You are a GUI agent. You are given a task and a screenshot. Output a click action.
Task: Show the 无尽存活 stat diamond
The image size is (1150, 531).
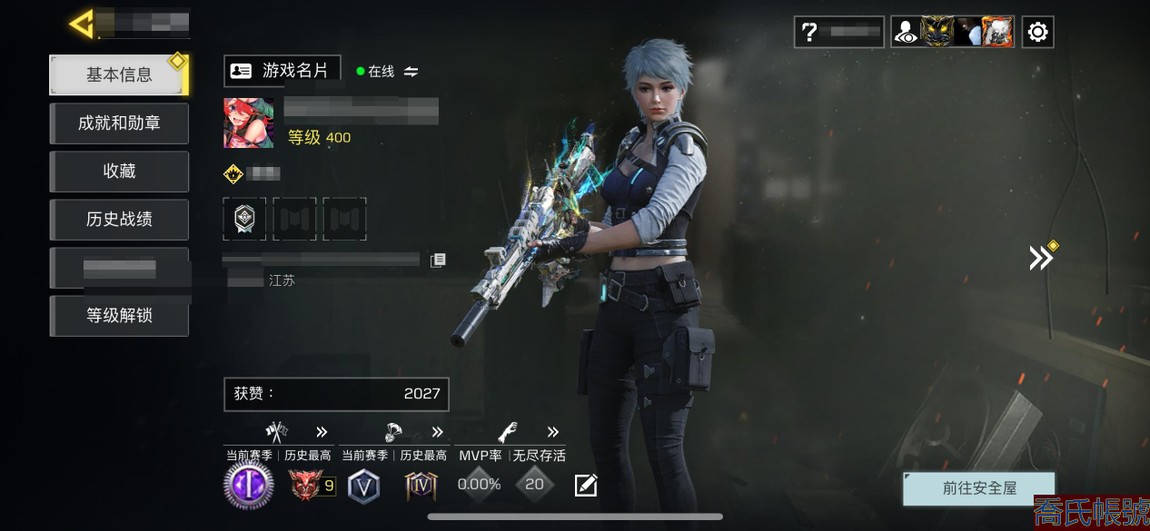535,485
